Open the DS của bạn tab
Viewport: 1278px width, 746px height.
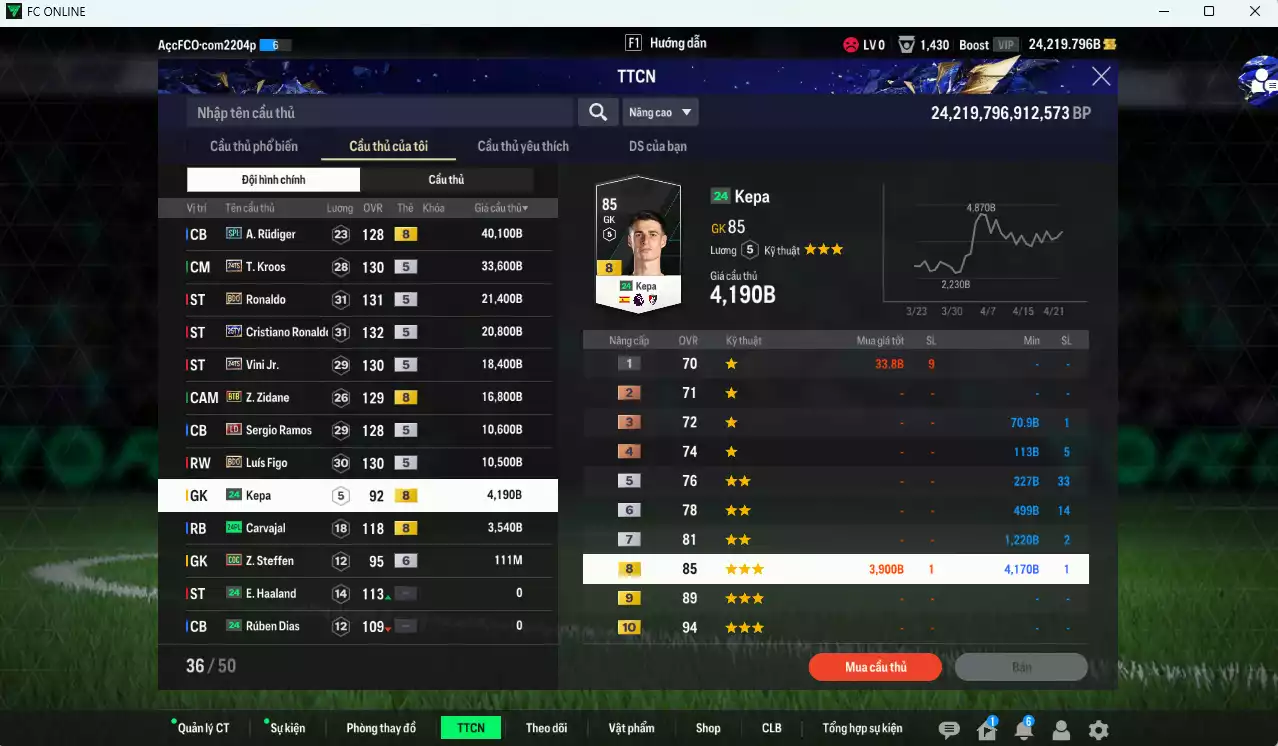click(x=658, y=146)
